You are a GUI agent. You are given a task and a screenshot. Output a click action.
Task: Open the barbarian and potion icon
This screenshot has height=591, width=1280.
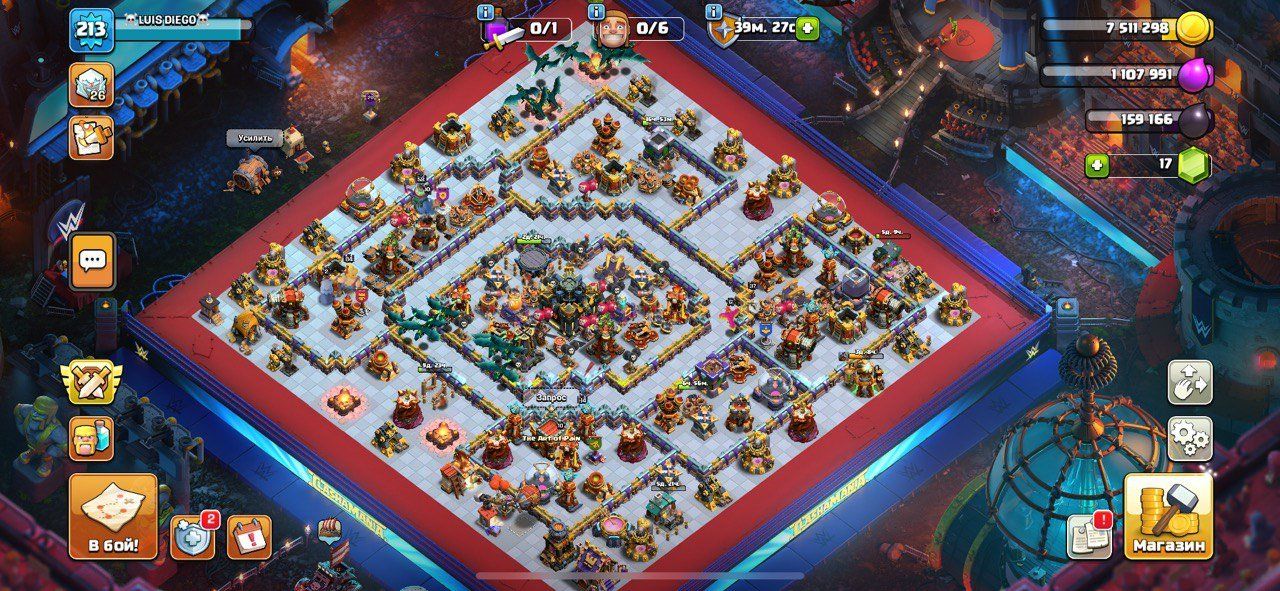pyautogui.click(x=91, y=438)
